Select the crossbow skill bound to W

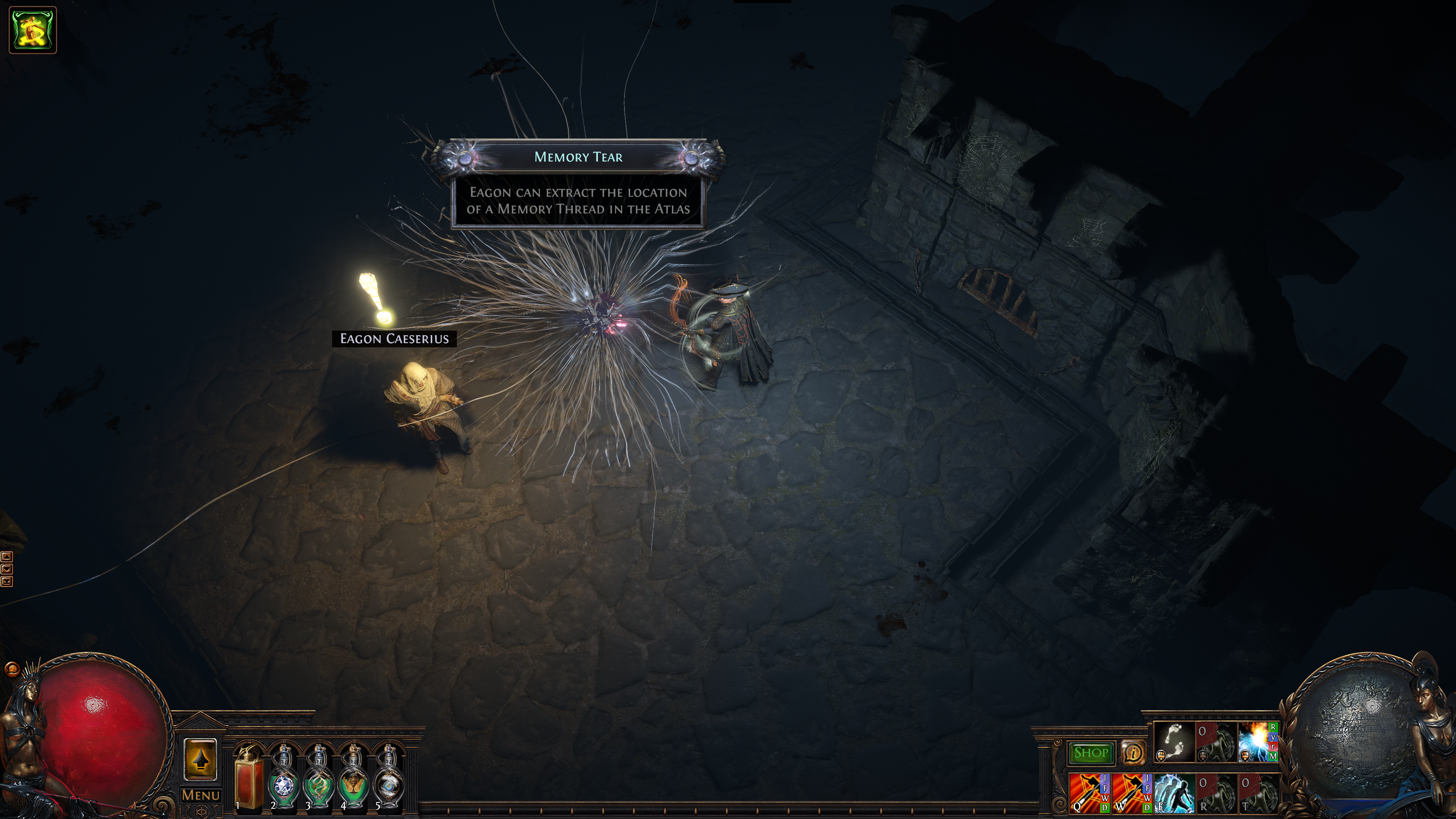(1131, 792)
